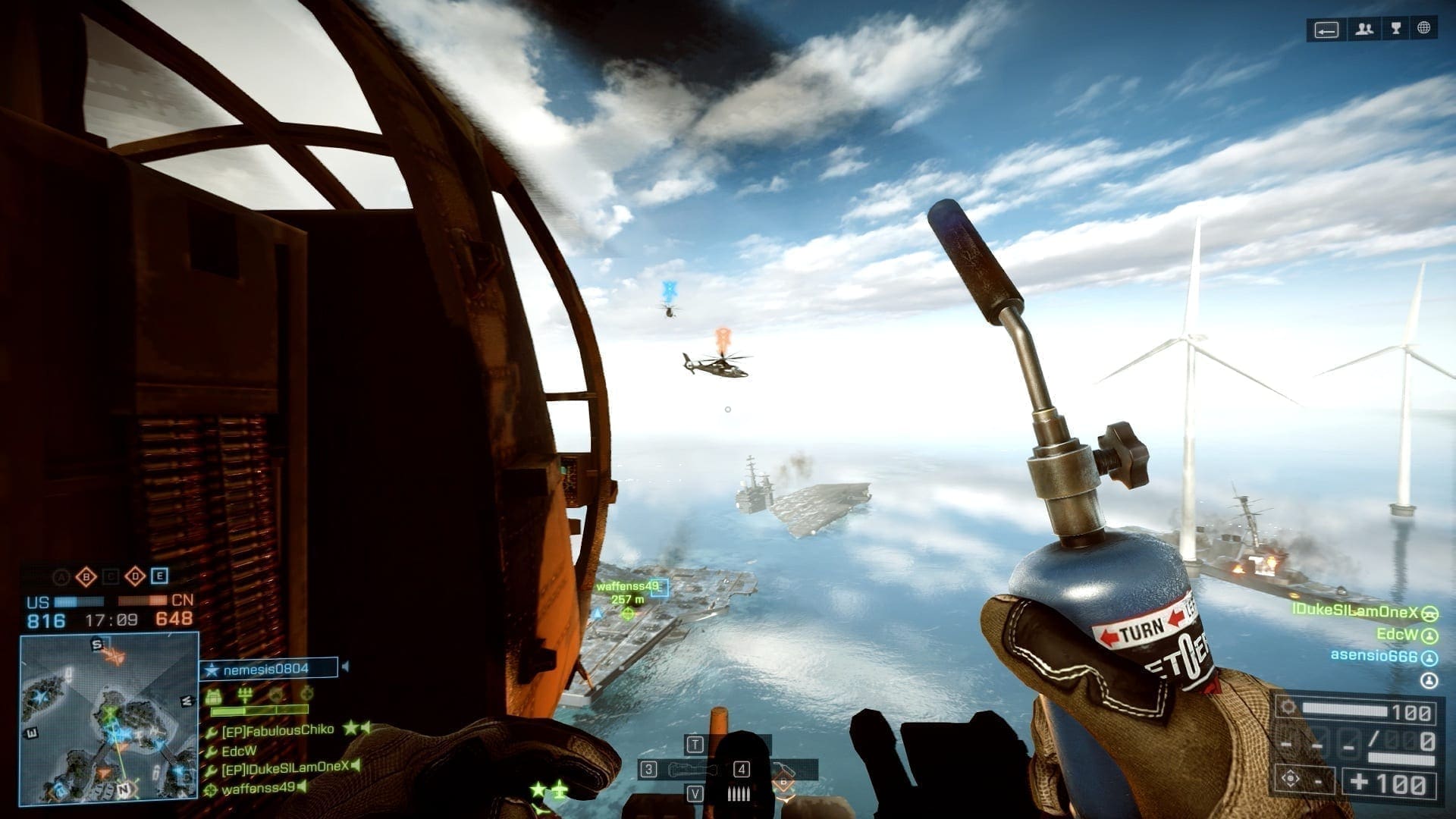Open the friends list icon

[1365, 29]
